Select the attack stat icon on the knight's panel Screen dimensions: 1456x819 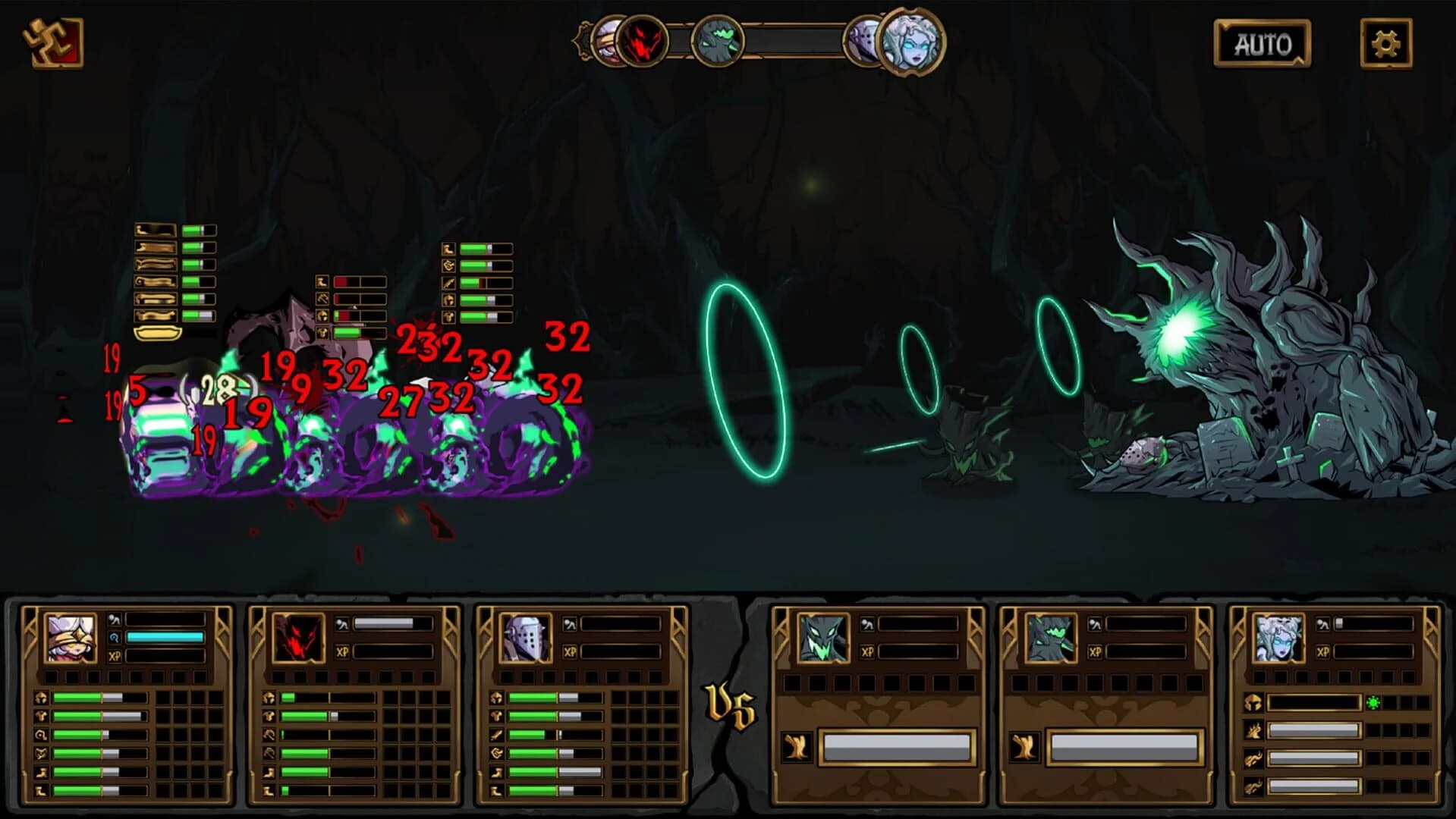click(497, 735)
